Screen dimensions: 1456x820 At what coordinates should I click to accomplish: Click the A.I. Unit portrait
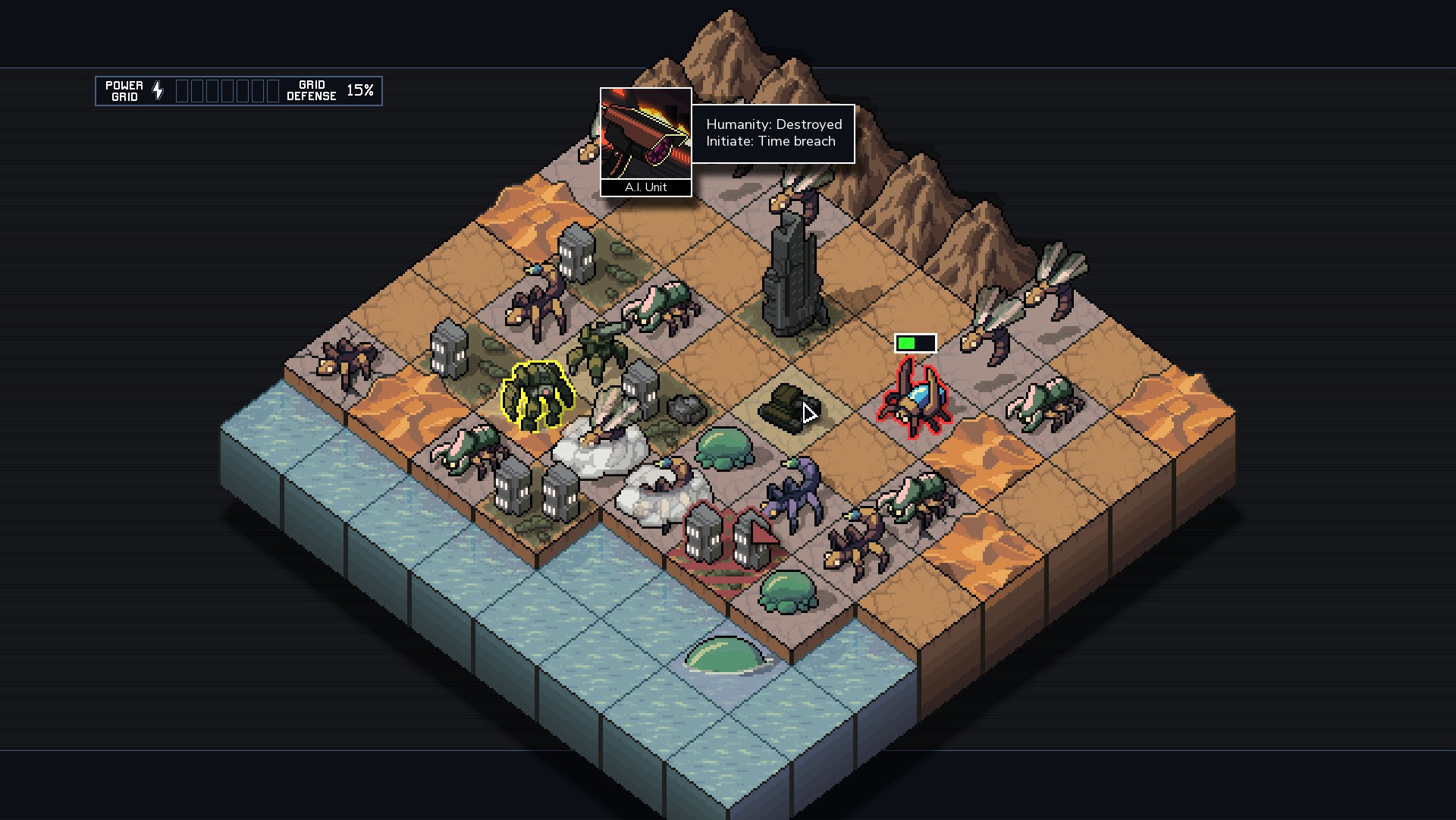pyautogui.click(x=645, y=135)
